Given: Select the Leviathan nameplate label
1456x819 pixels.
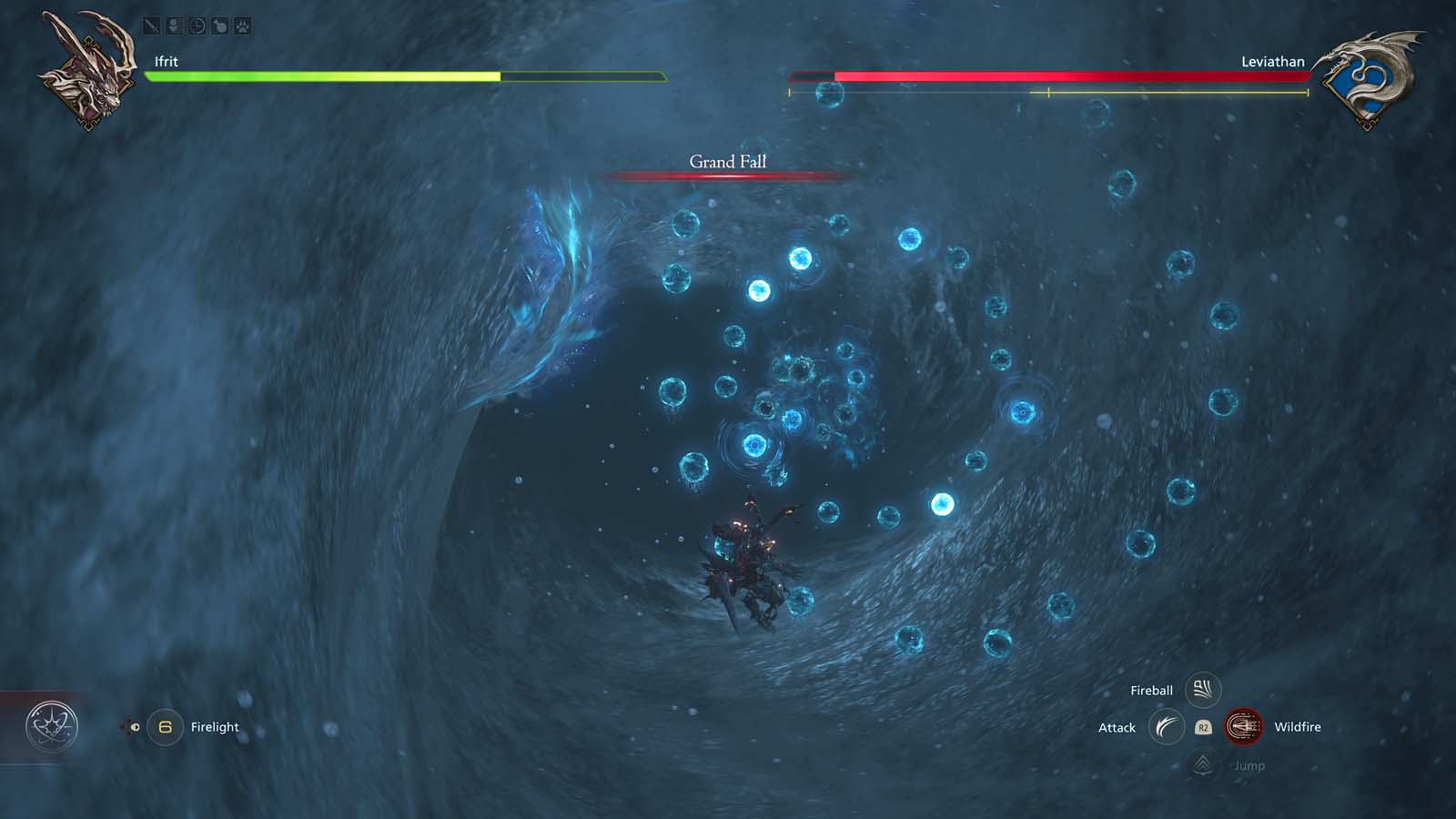Looking at the screenshot, I should pos(1271,61).
